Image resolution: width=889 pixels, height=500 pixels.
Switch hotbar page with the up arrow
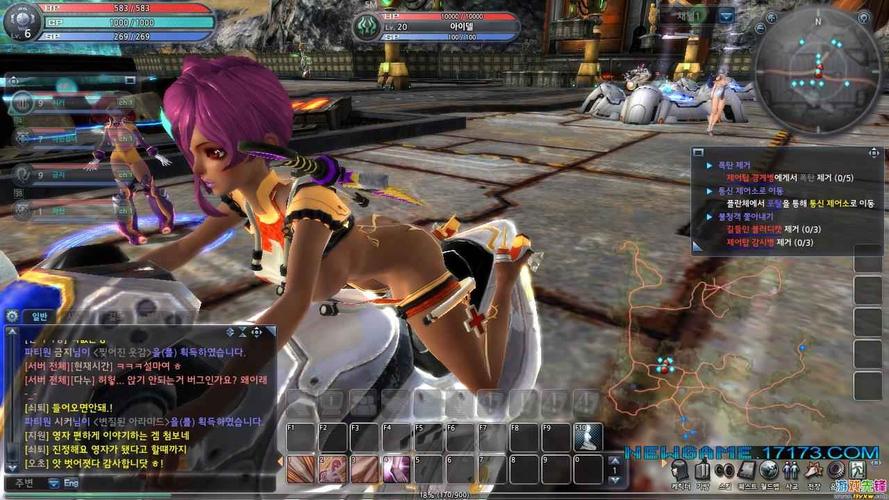[614, 461]
